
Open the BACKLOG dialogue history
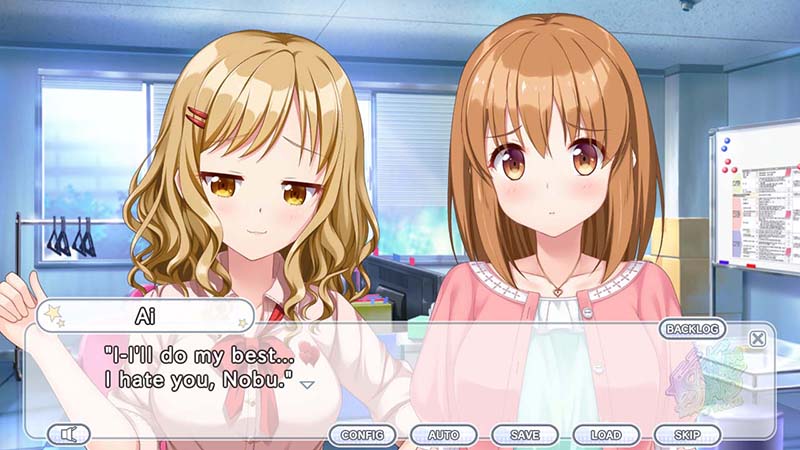tap(694, 329)
